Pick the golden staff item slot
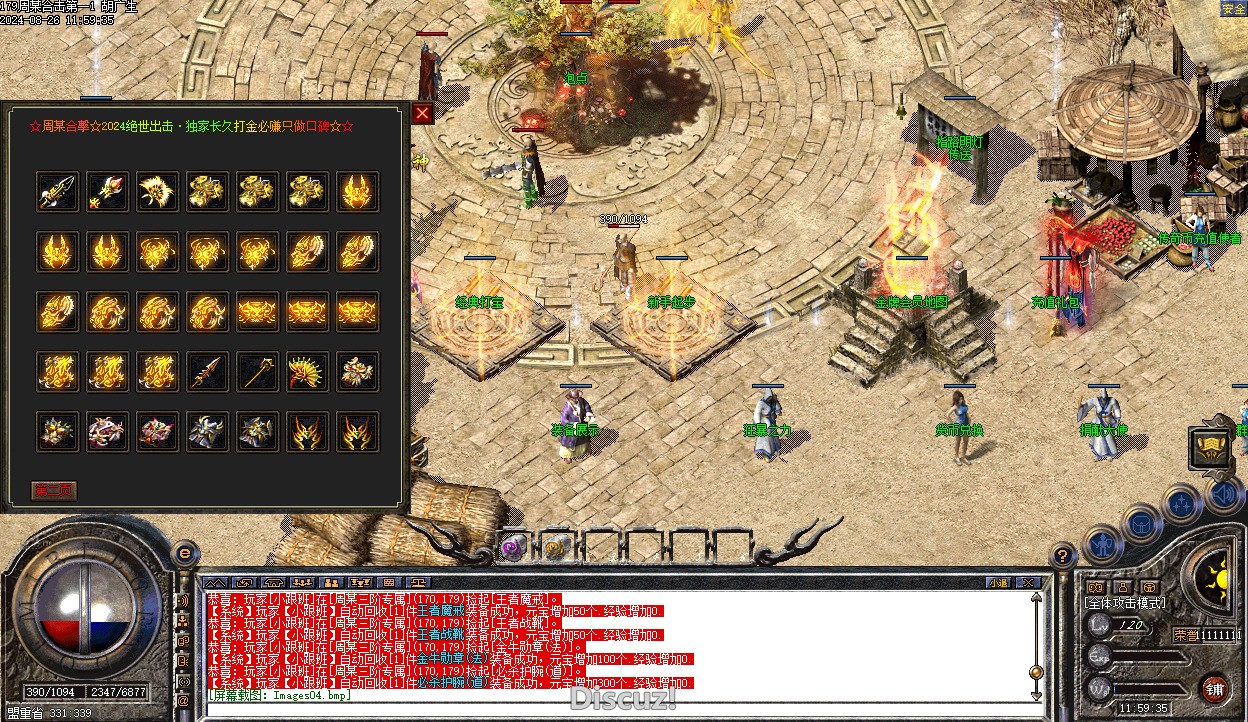Image resolution: width=1248 pixels, height=722 pixels. 257,372
